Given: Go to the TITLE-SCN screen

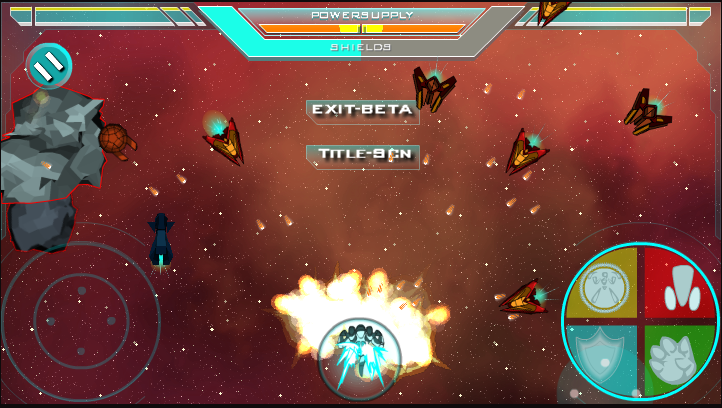Looking at the screenshot, I should tap(362, 155).
